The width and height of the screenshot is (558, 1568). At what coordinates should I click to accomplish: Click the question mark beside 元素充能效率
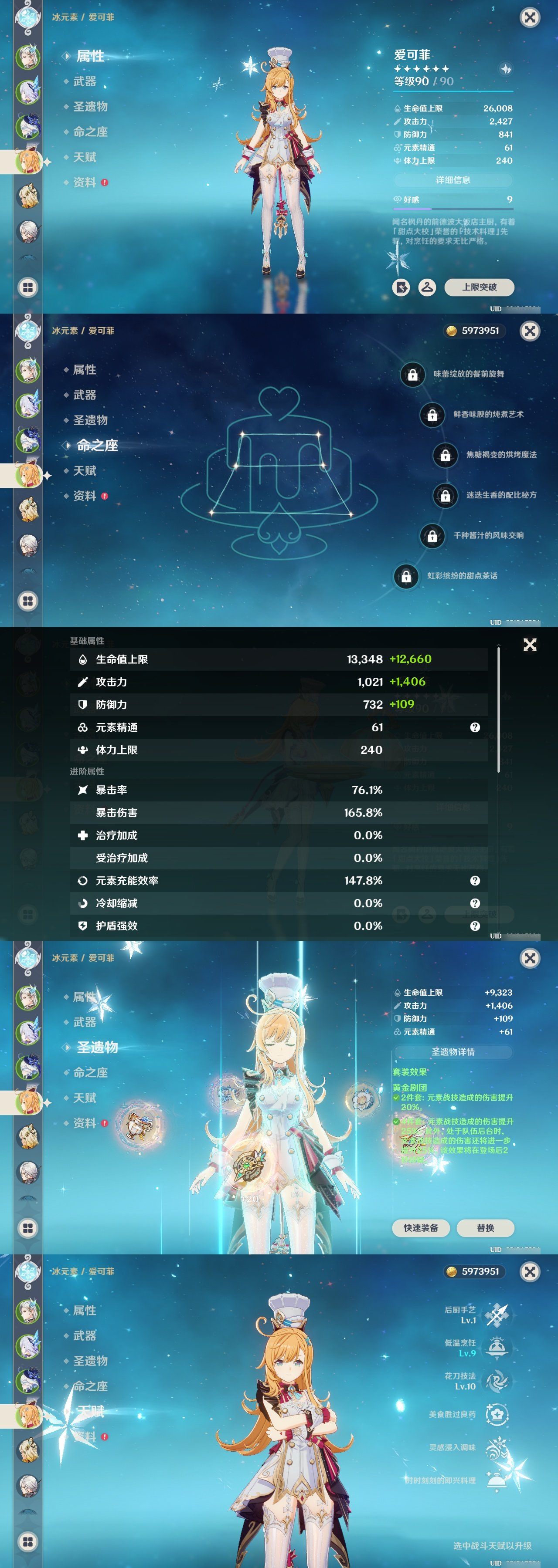click(475, 880)
